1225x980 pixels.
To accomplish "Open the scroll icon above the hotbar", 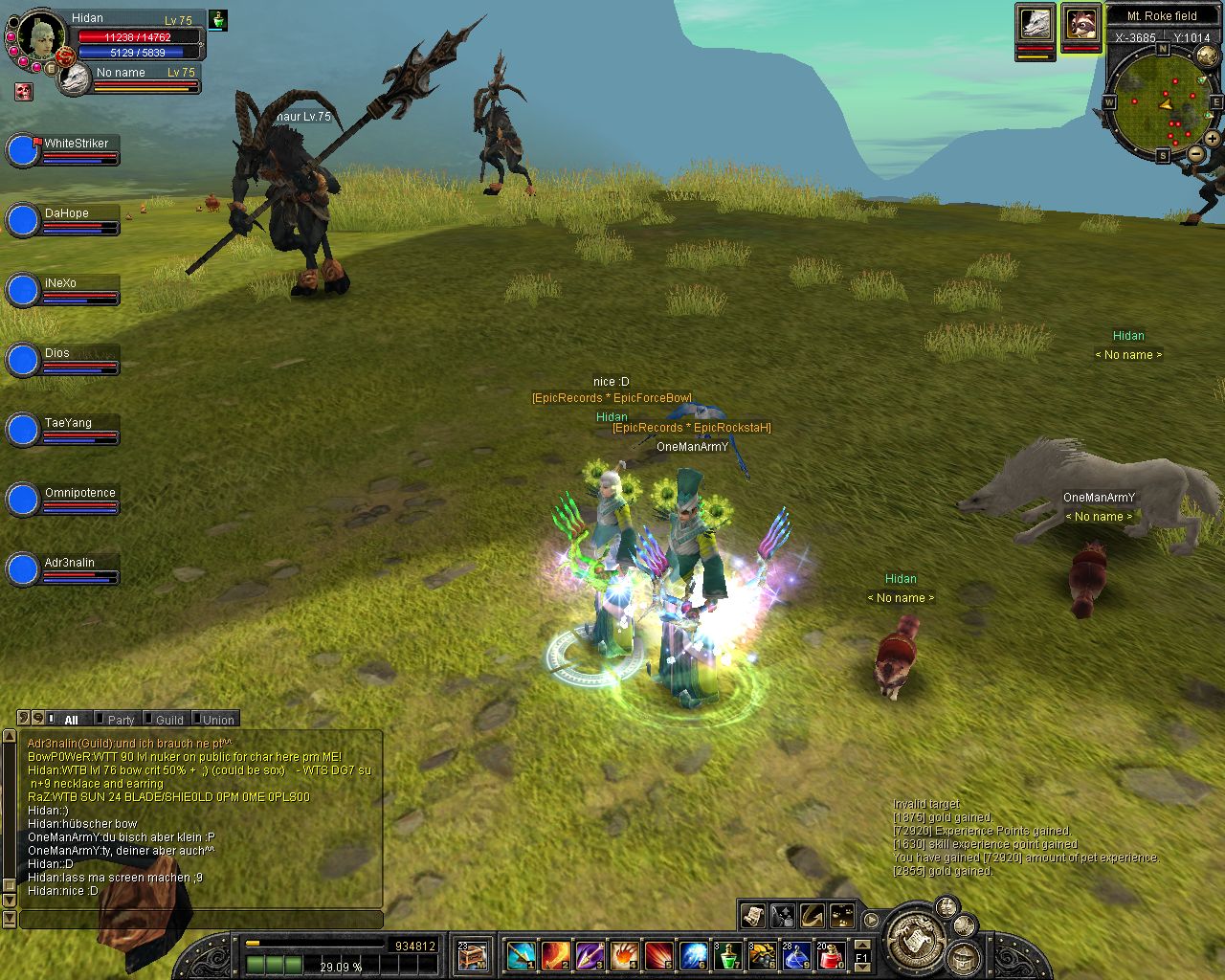I will tap(753, 915).
